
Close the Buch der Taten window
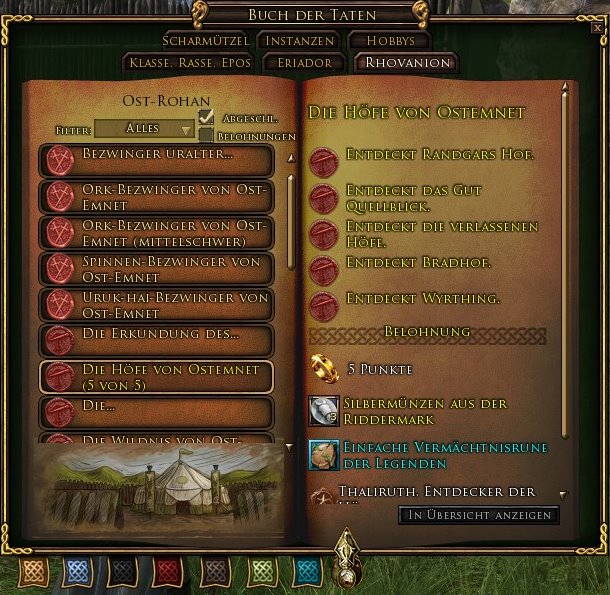(x=597, y=28)
